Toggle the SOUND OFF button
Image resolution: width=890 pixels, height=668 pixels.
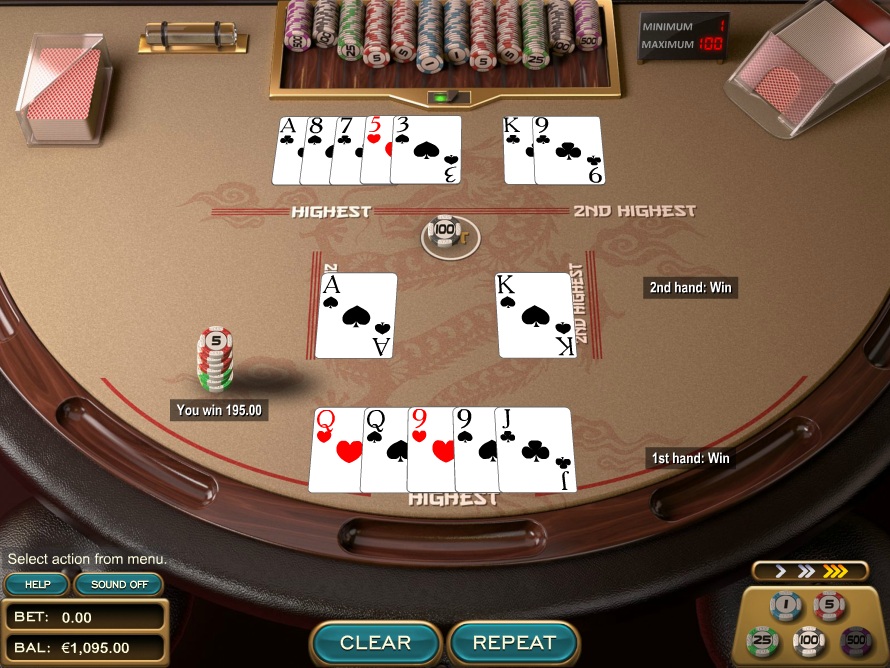[x=119, y=584]
